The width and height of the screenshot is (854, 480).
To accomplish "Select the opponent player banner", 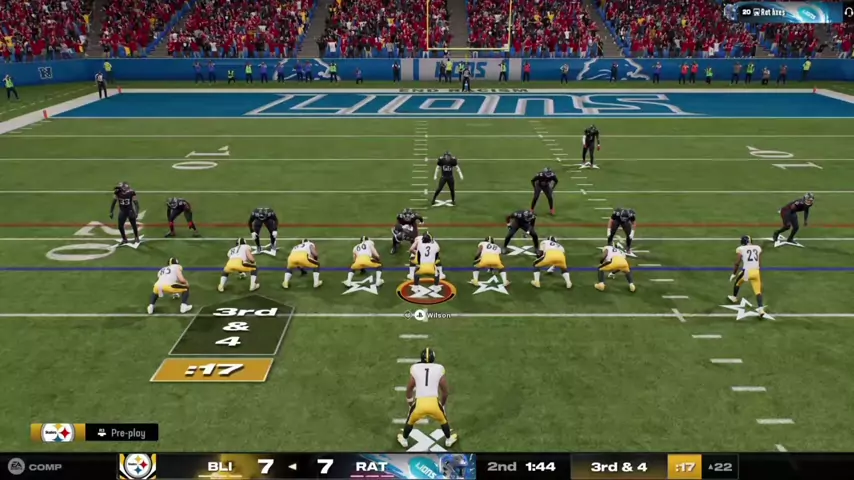I will click(x=785, y=12).
